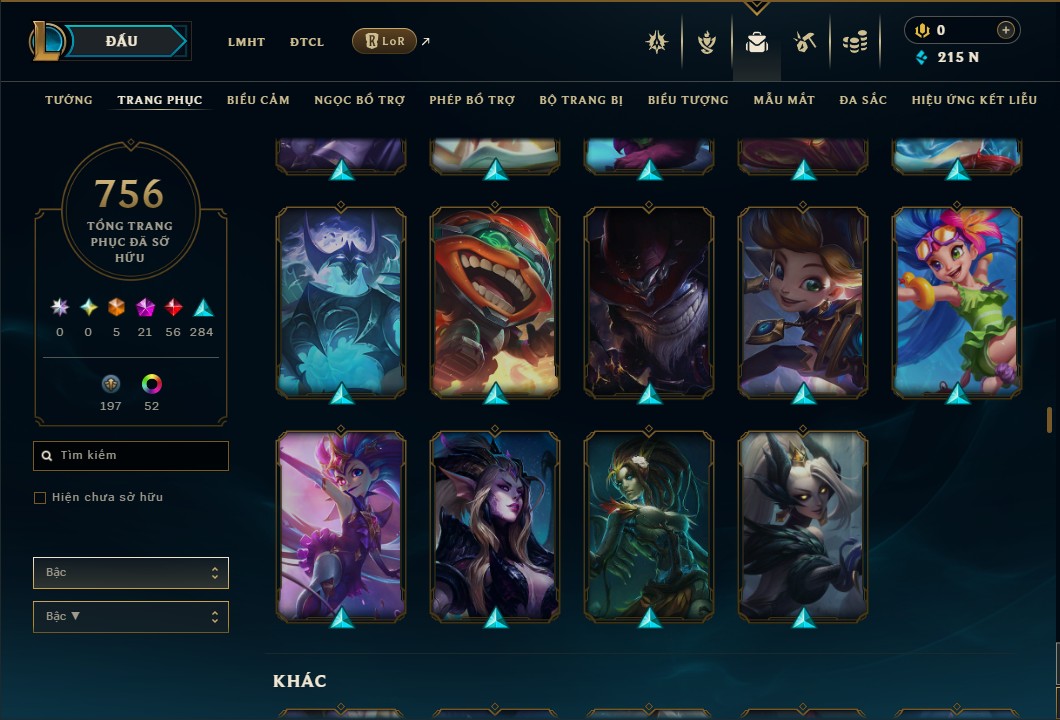Switch to the ĐA SẮC tab
Viewport: 1060px width, 720px height.
(x=863, y=100)
